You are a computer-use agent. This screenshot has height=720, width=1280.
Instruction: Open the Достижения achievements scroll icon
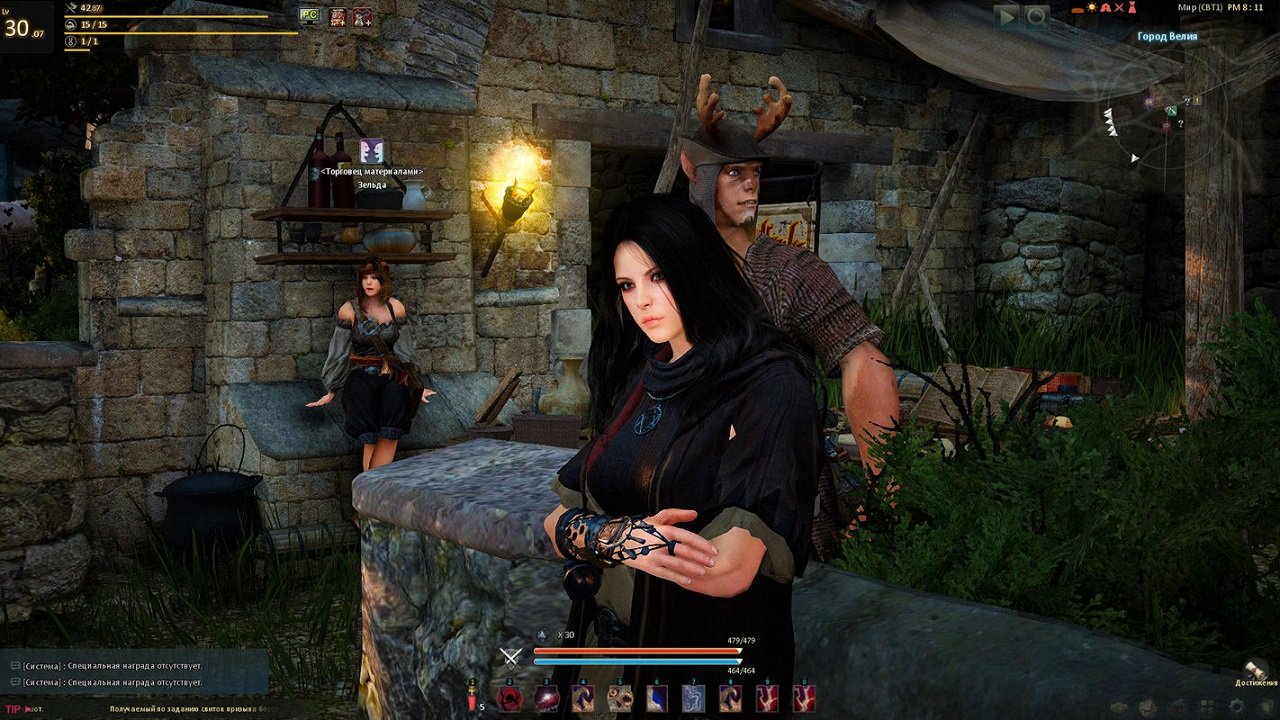pos(1255,669)
